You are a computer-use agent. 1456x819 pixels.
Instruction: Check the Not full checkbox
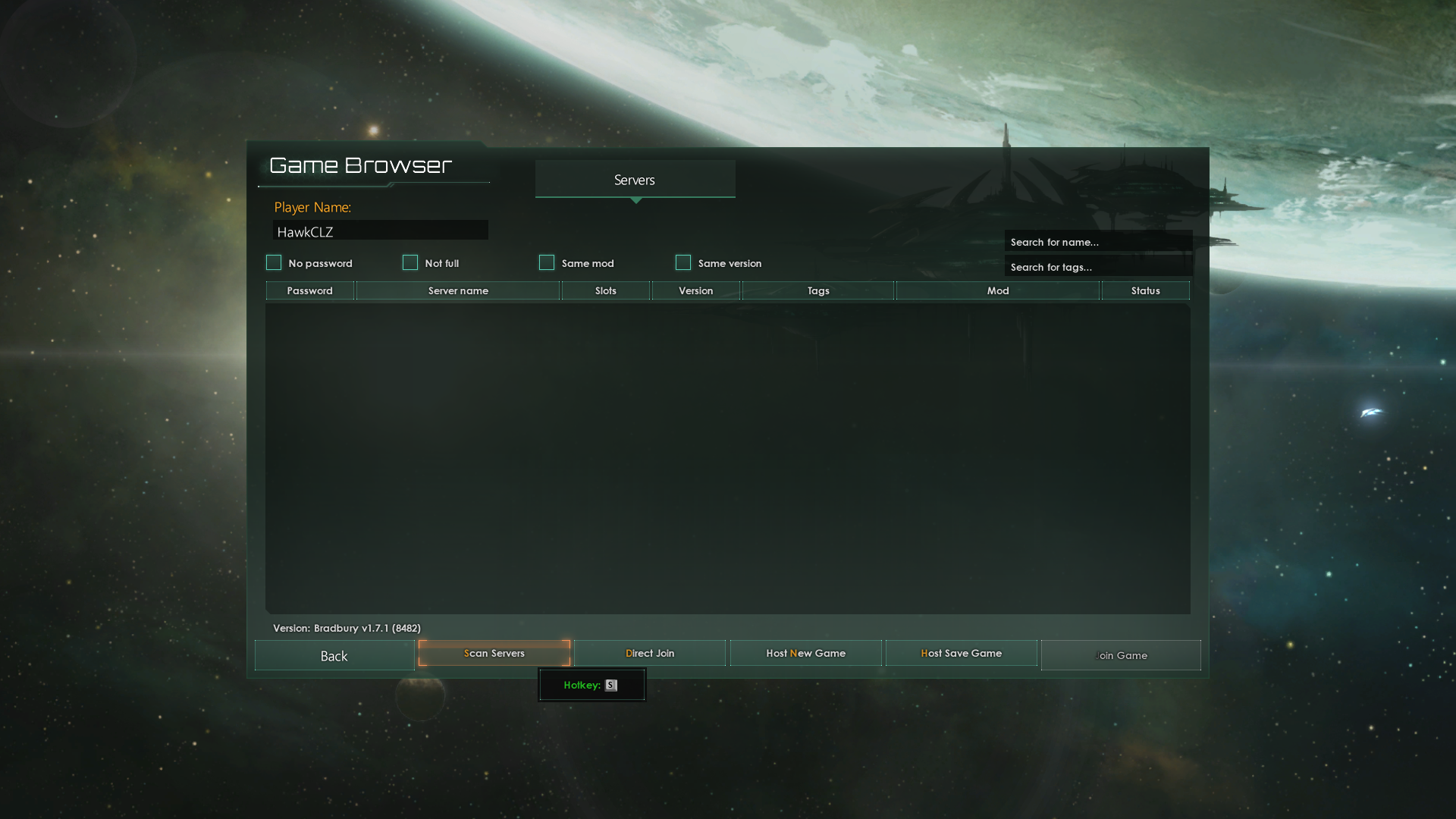click(x=410, y=262)
